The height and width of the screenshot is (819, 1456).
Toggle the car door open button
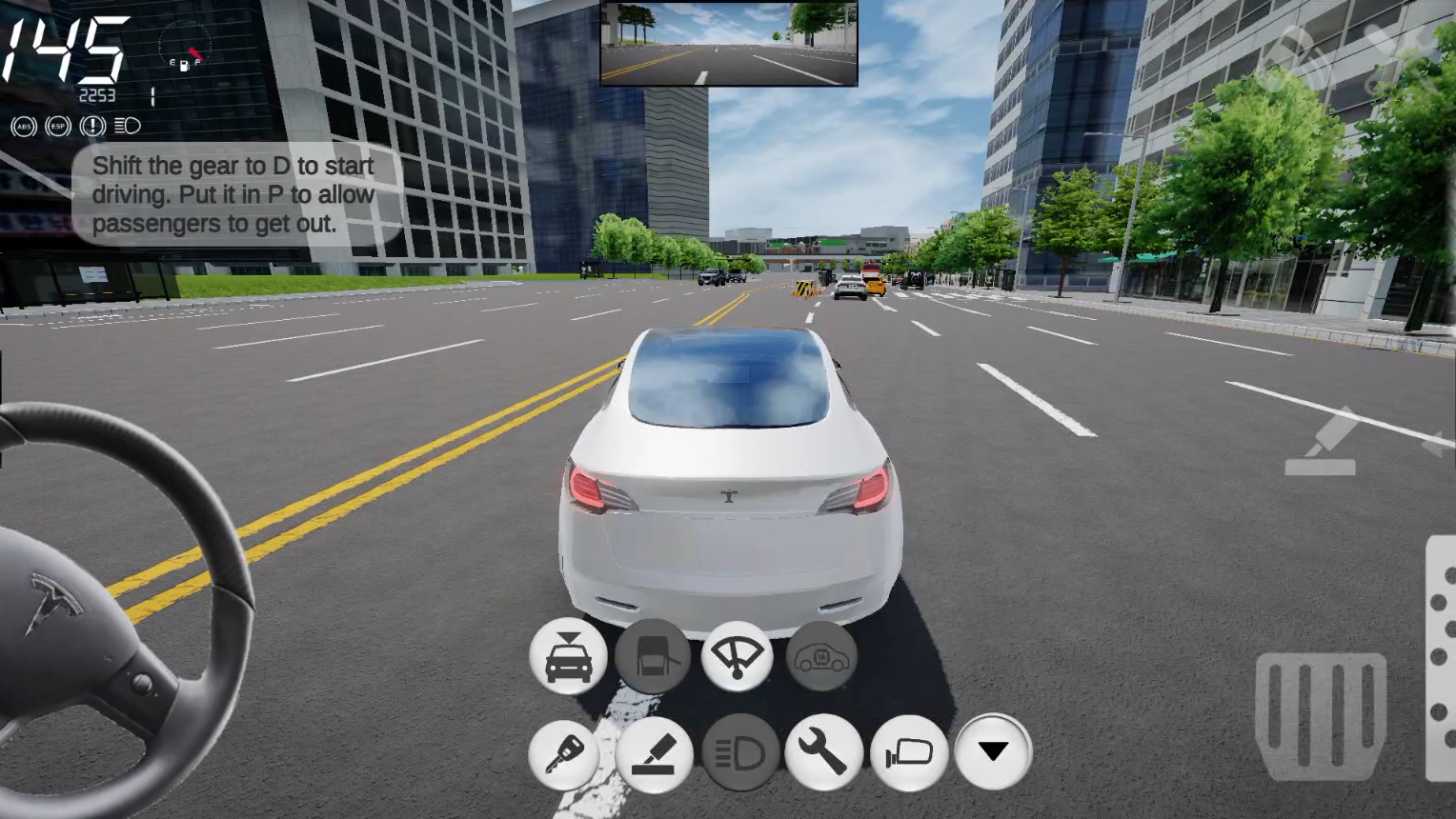(x=653, y=656)
